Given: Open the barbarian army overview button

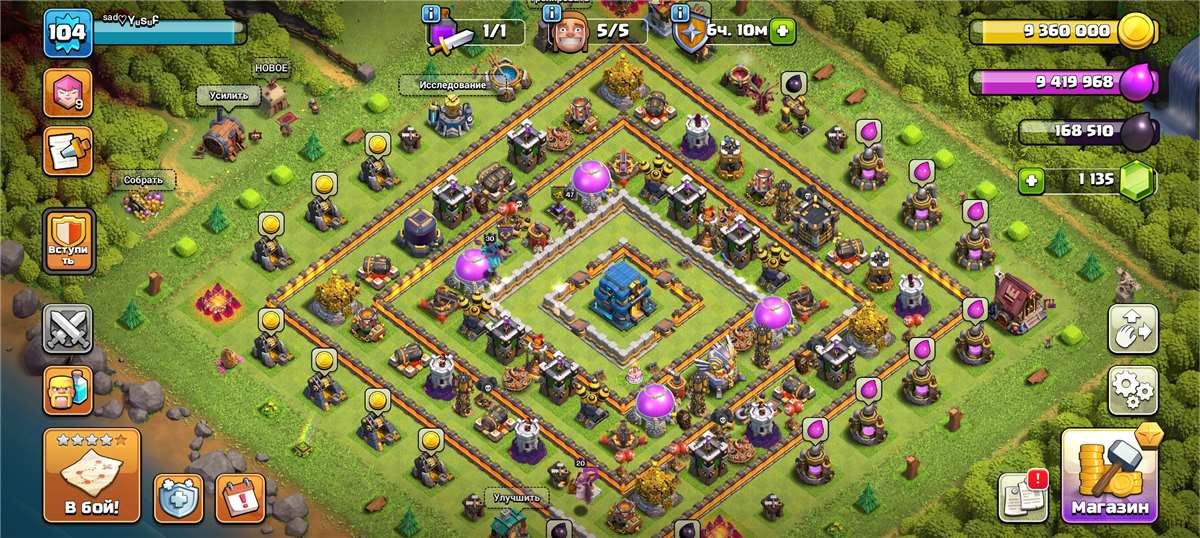Looking at the screenshot, I should tap(68, 390).
